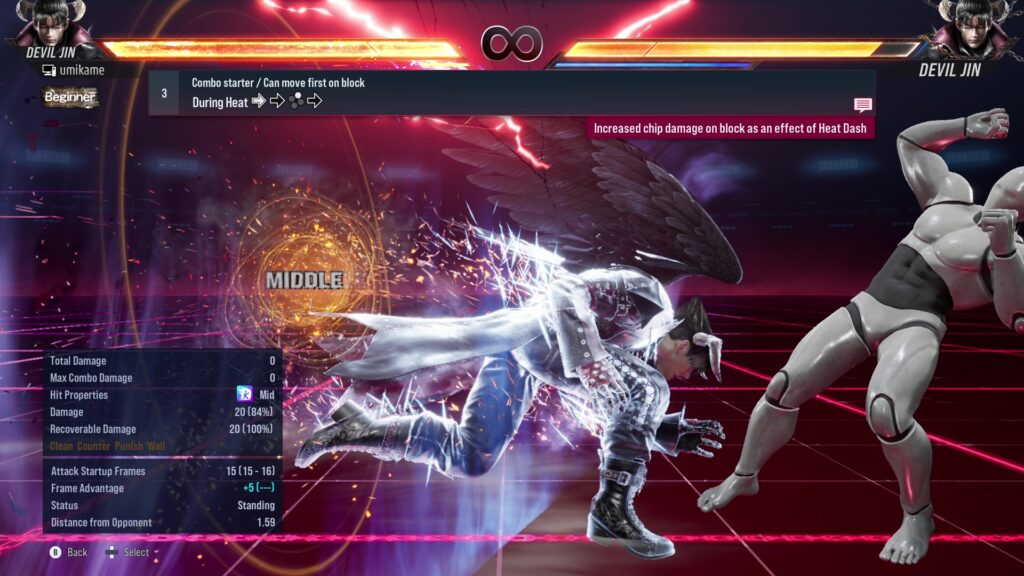Click the pink speech bubble note icon
1024x576 pixels.
click(x=862, y=104)
